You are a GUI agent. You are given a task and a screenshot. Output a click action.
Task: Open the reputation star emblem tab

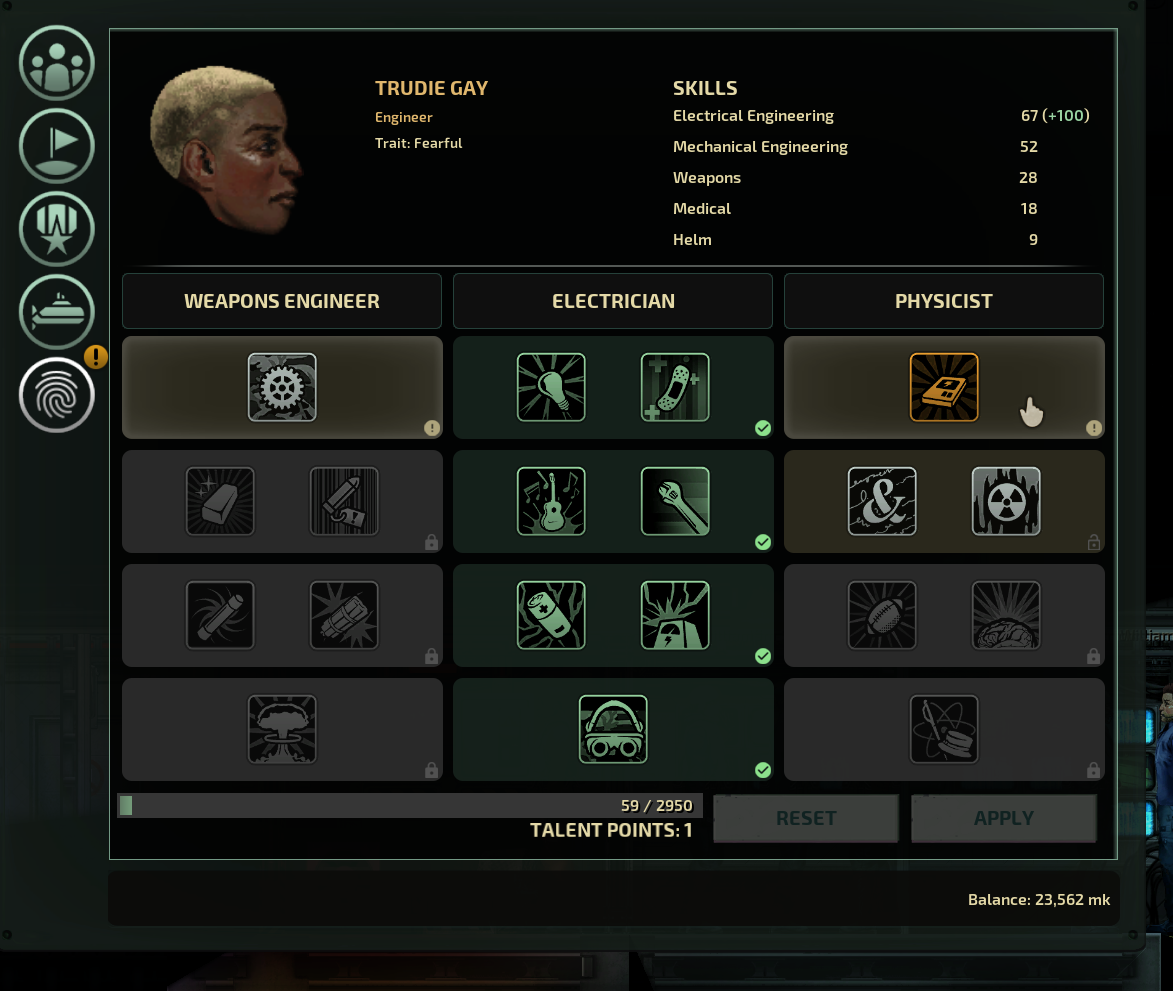(57, 229)
